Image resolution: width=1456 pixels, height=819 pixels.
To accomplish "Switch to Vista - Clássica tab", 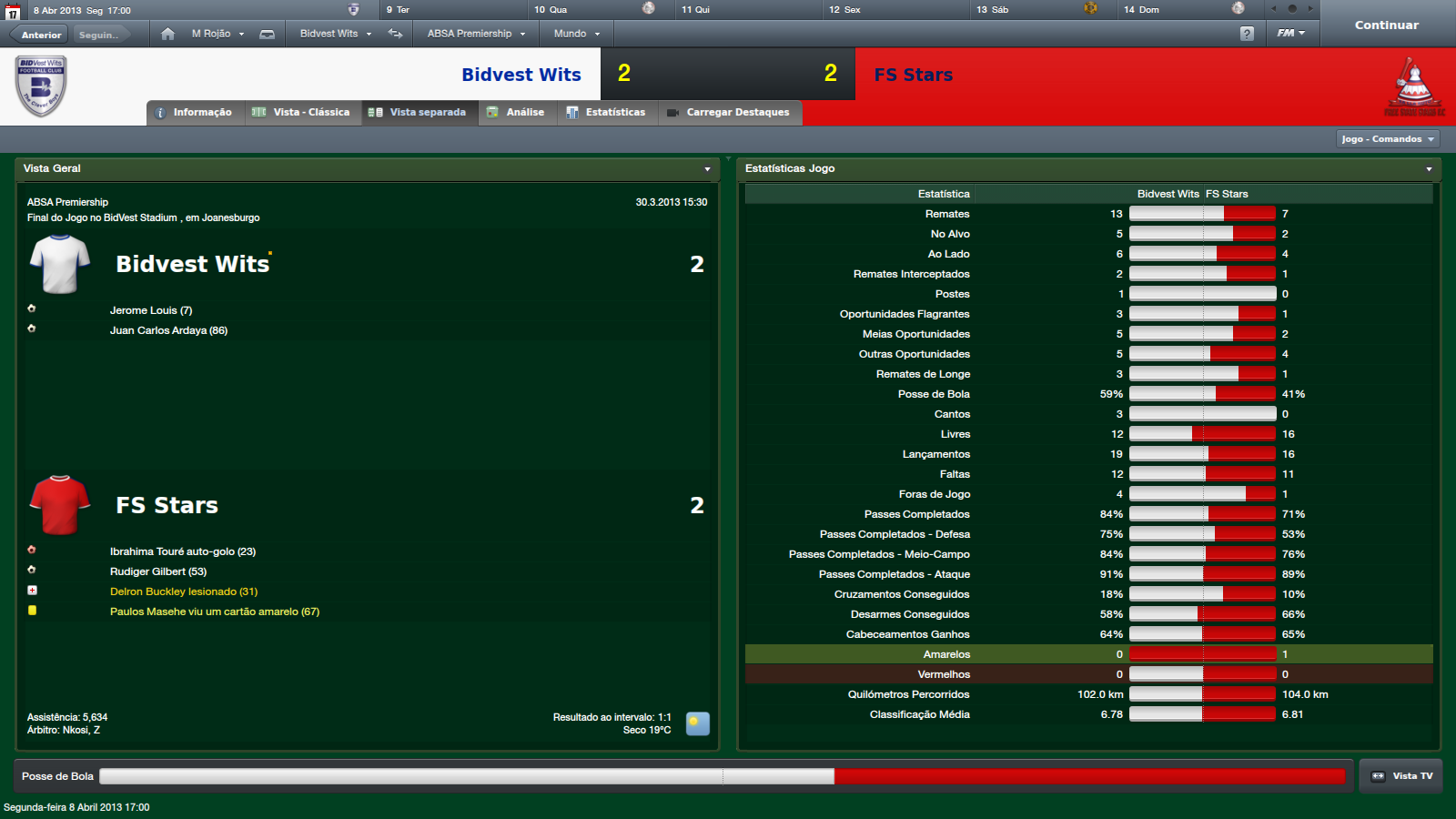I will point(302,113).
